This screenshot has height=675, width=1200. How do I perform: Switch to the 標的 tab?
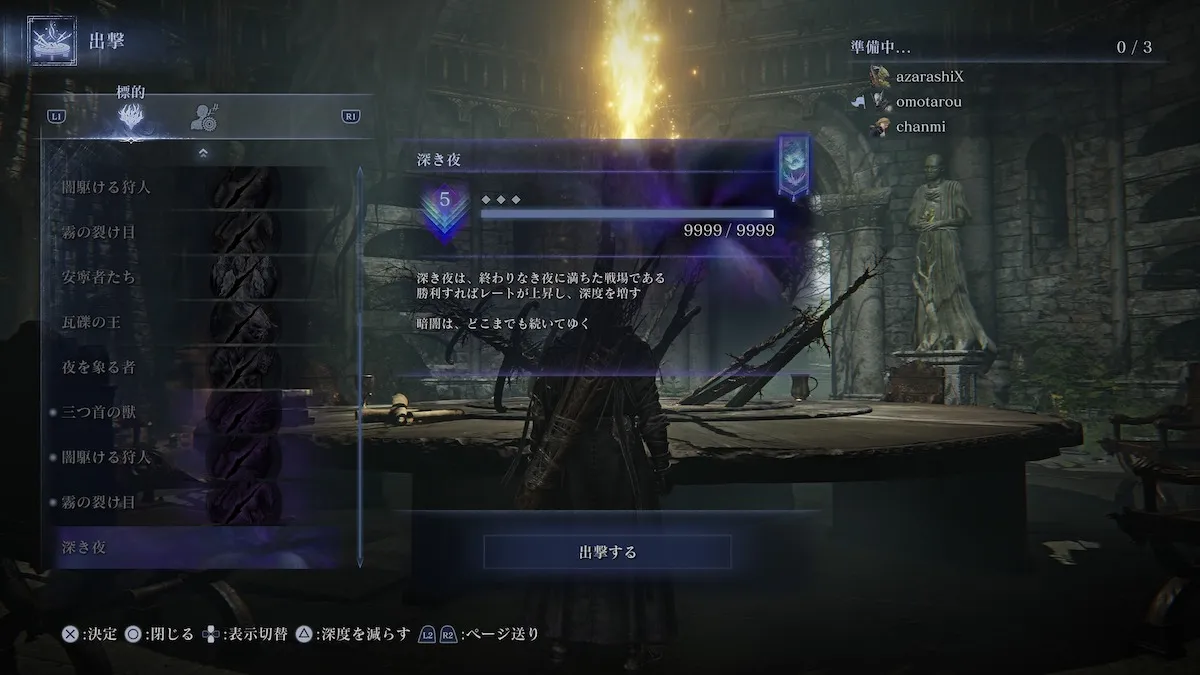click(x=131, y=117)
